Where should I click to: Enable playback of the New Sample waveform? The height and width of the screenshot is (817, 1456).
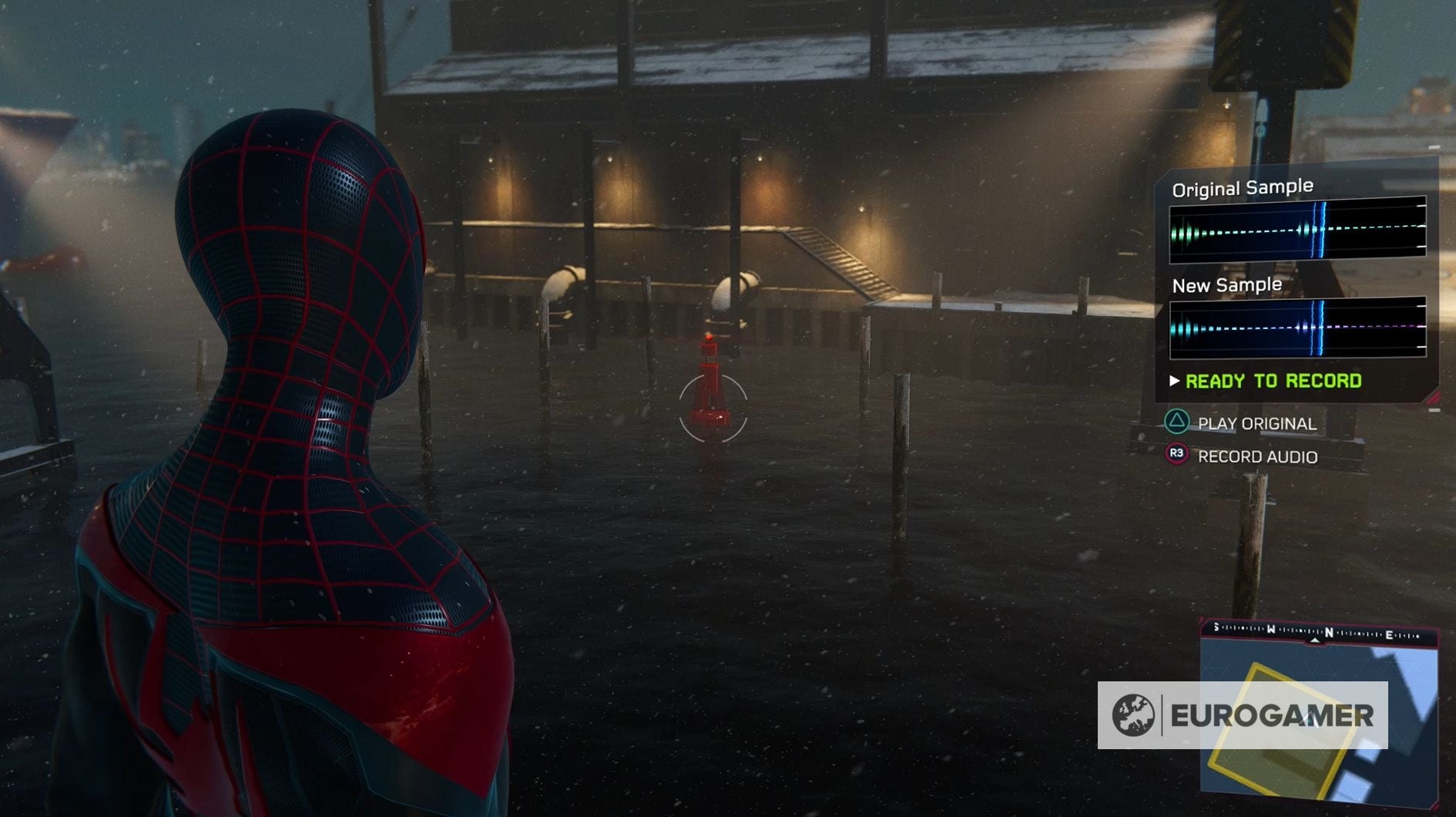pos(1298,328)
